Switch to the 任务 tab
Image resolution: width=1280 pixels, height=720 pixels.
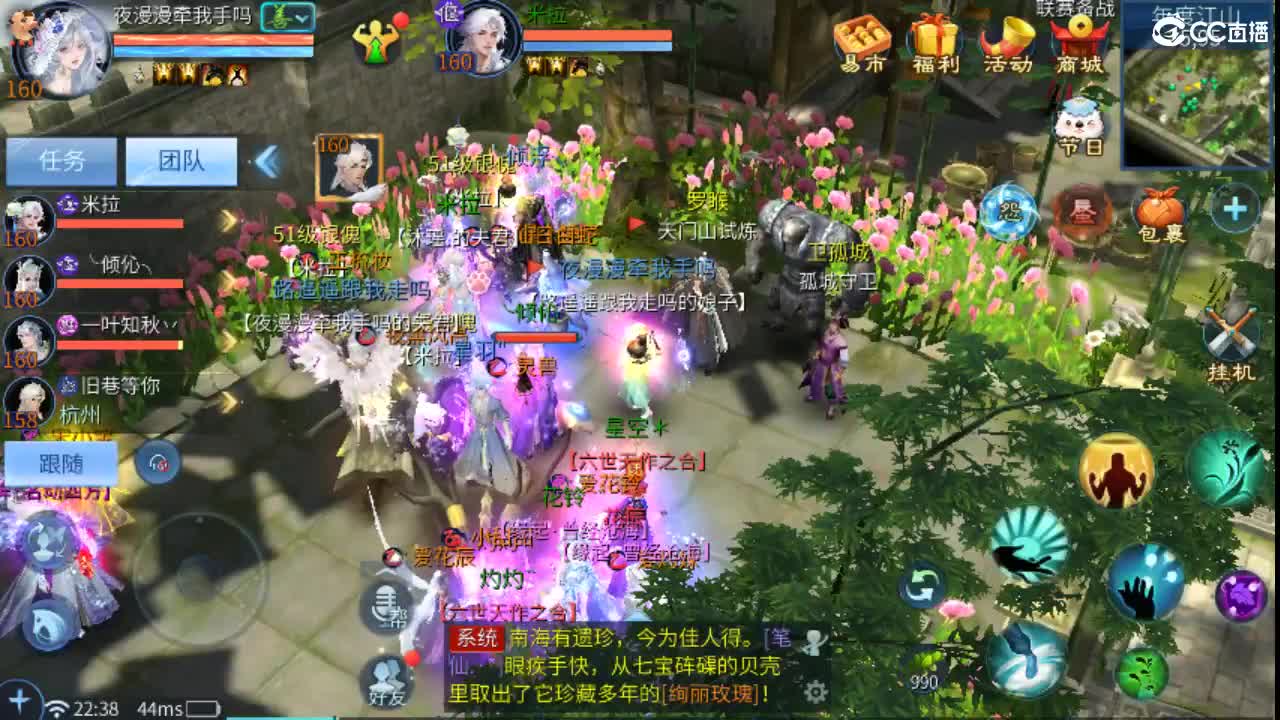point(62,161)
